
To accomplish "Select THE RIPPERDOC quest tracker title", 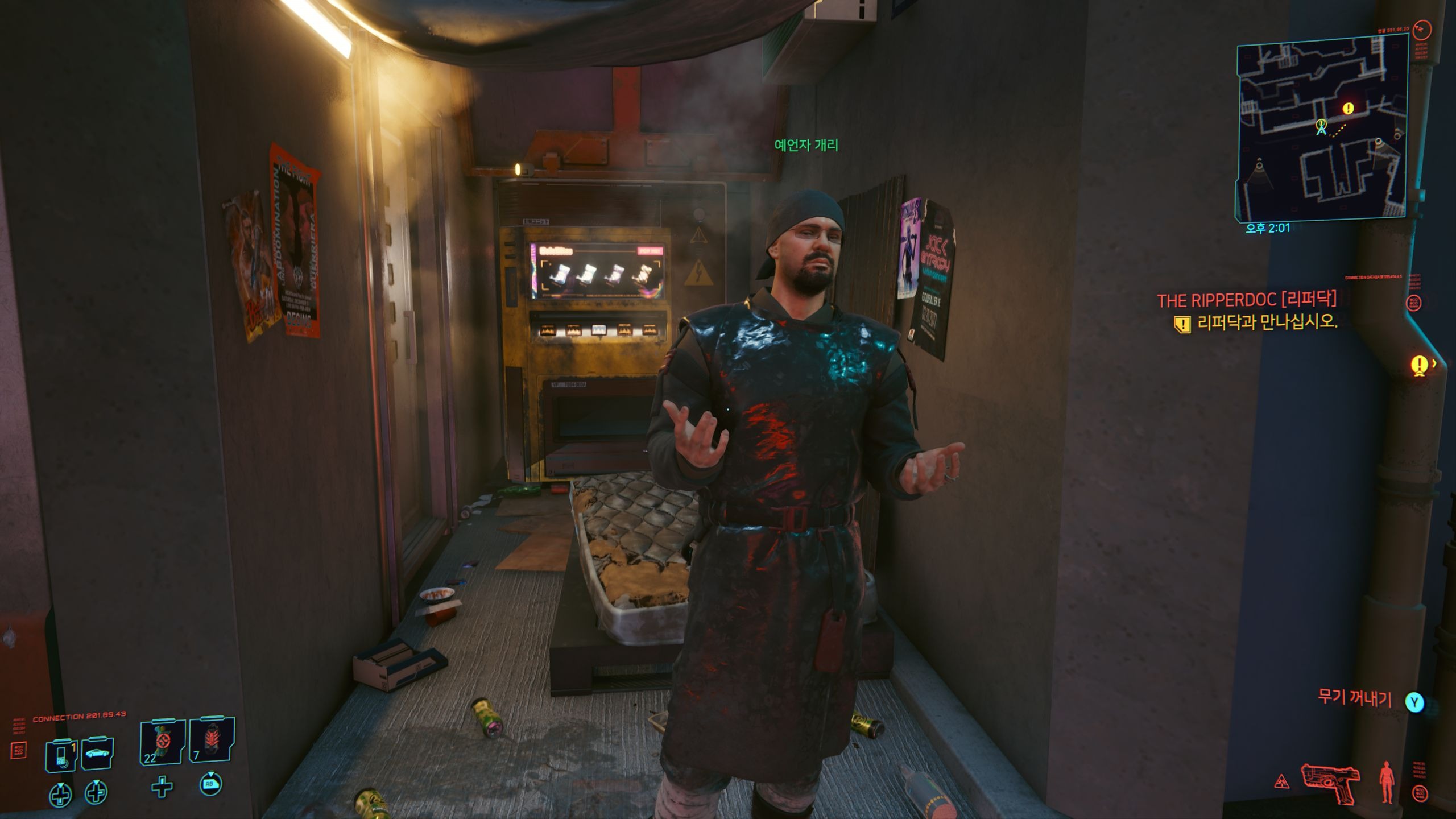I will [1247, 300].
